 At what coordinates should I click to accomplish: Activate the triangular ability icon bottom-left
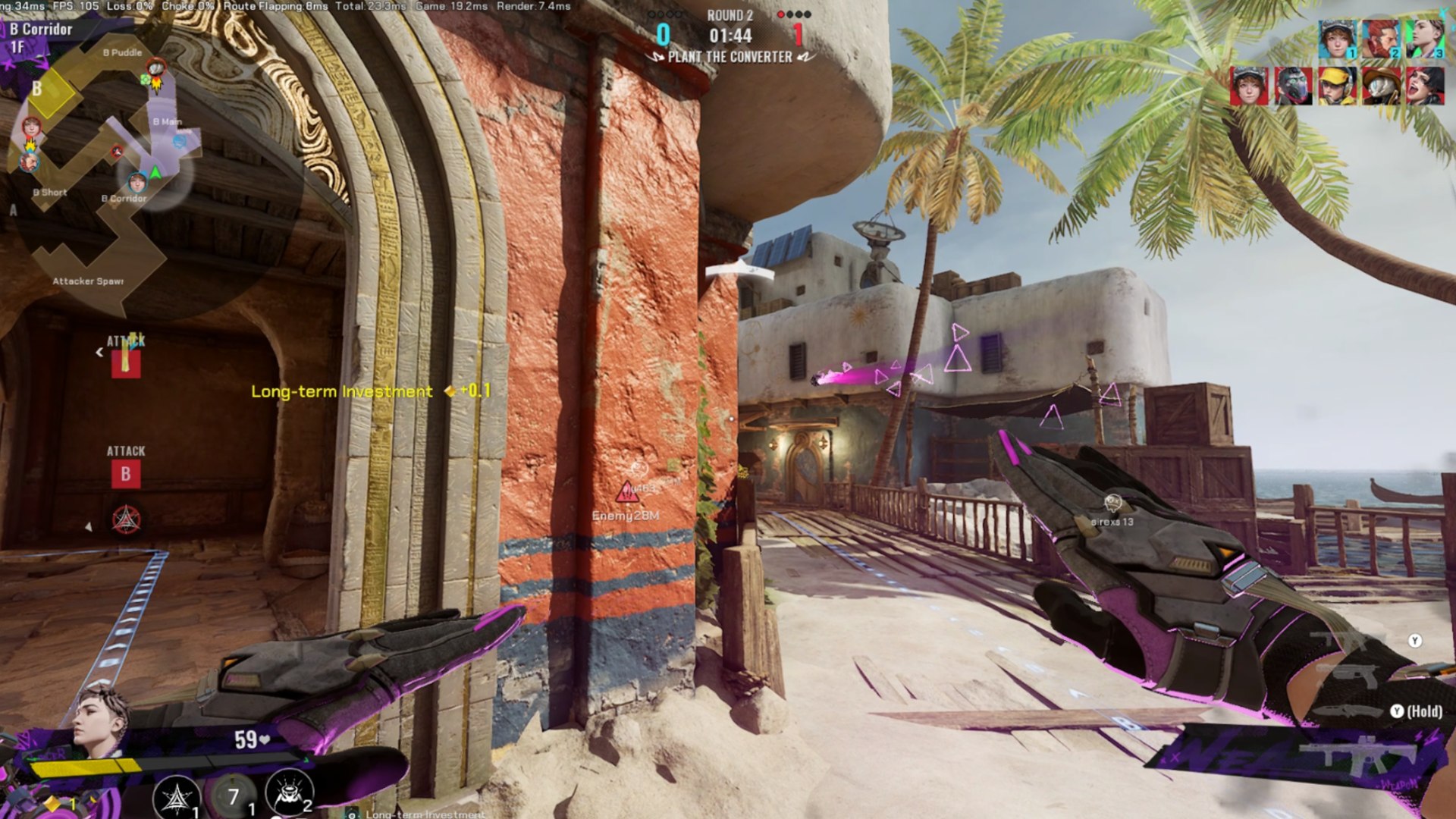coord(176,797)
